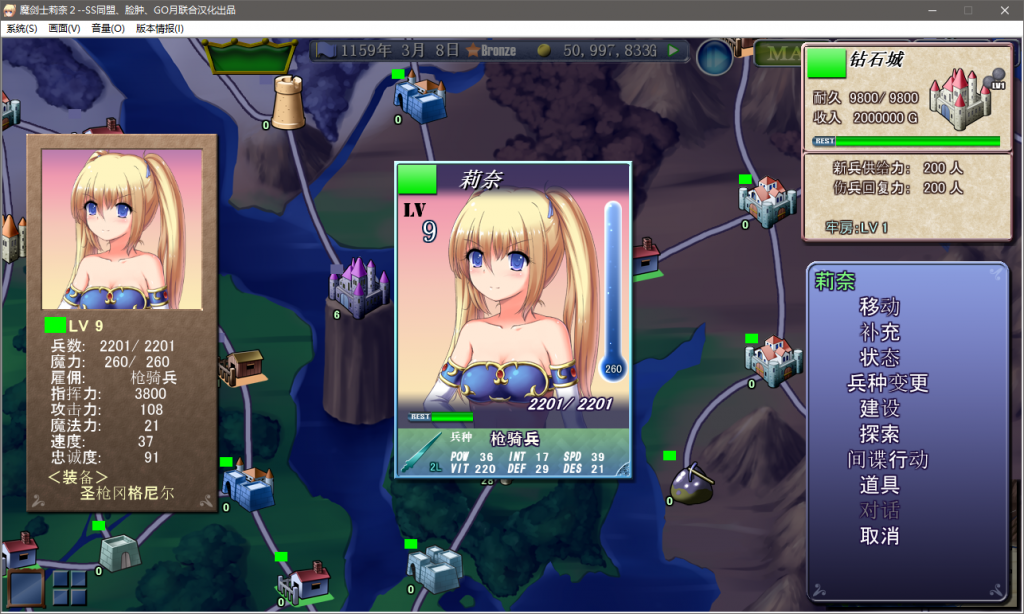1024x614 pixels.
Task: Open the 系统(S) menu in menu bar
Action: (22, 29)
